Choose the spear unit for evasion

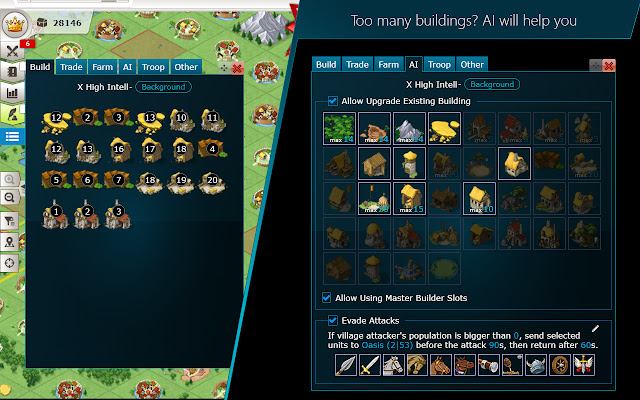coord(346,366)
